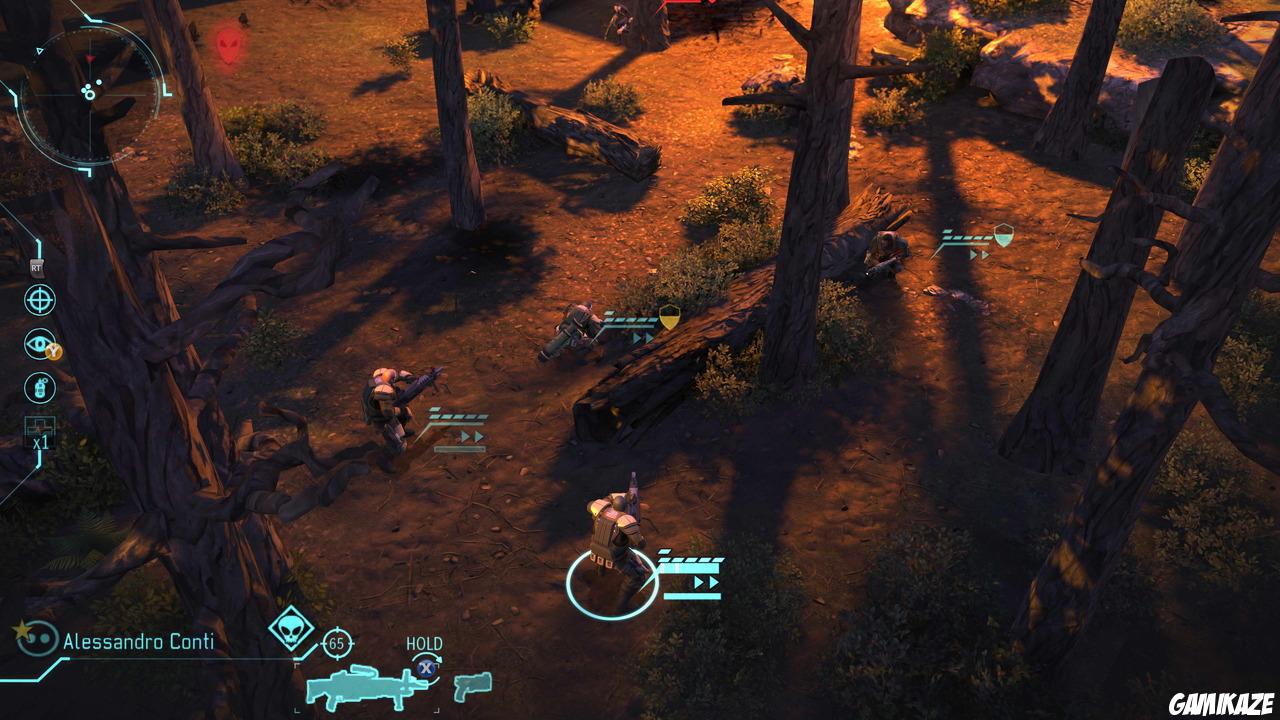
Task: Toggle HOLD using the X button prompt
Action: pyautogui.click(x=425, y=666)
